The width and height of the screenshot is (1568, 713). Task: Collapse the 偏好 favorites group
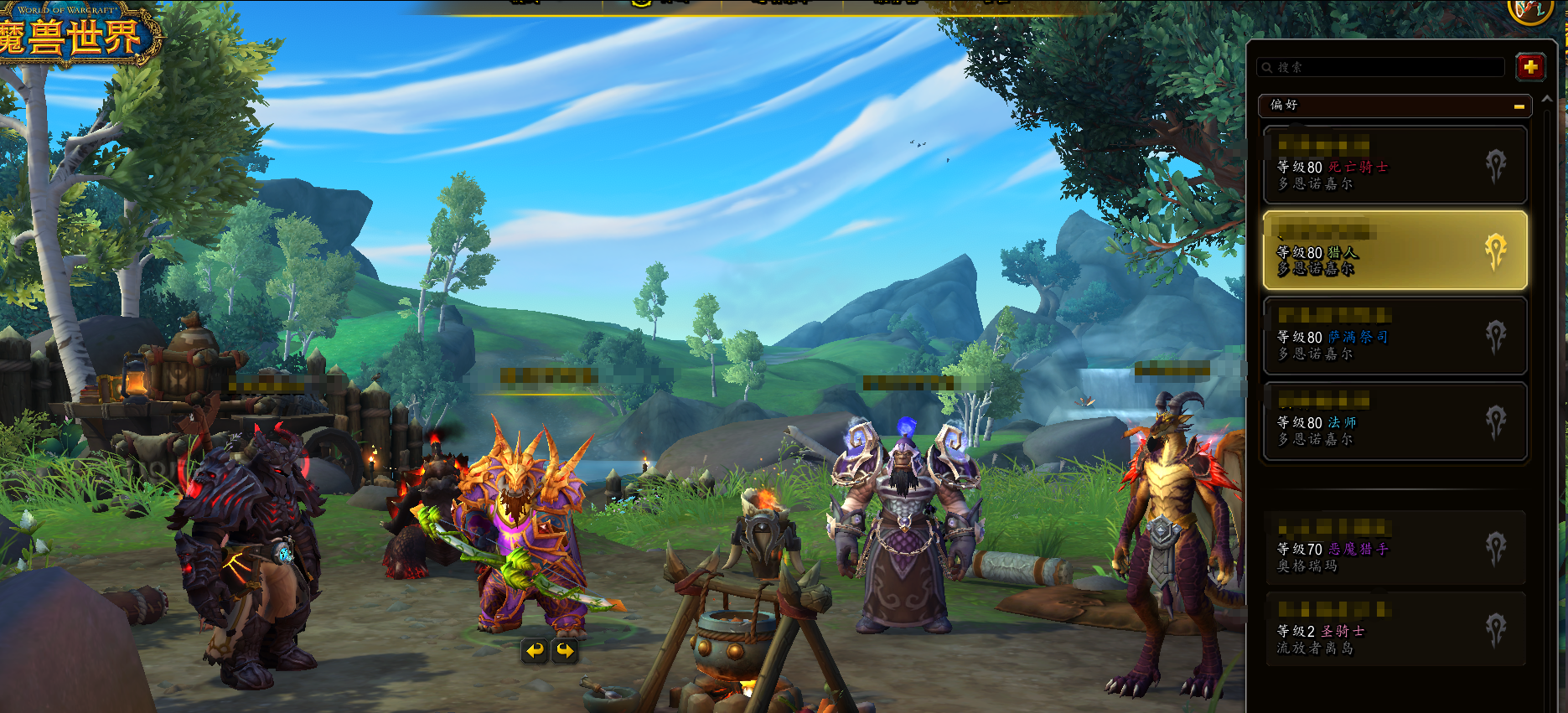tap(1519, 106)
